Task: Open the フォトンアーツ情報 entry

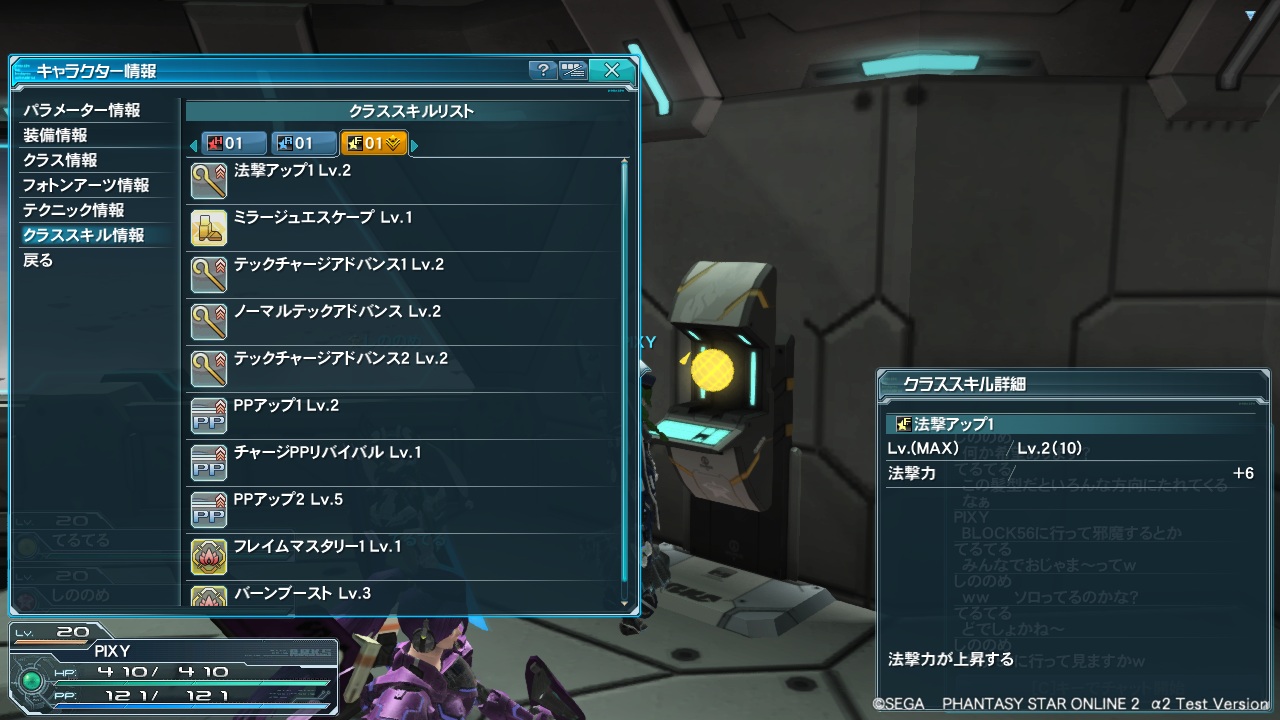Action: point(86,185)
